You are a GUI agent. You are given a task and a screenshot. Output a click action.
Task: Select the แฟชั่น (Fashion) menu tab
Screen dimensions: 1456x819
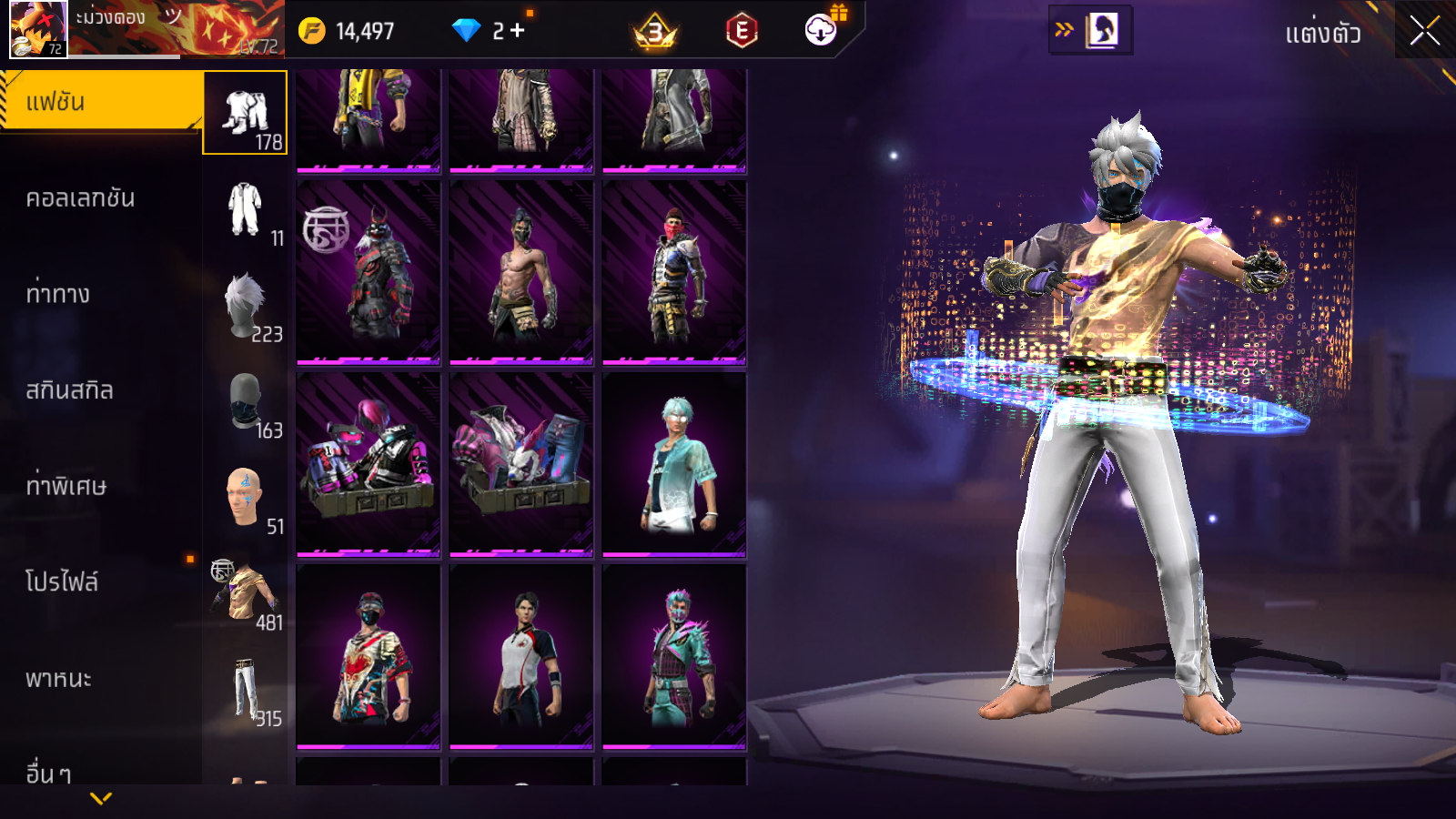tap(100, 102)
